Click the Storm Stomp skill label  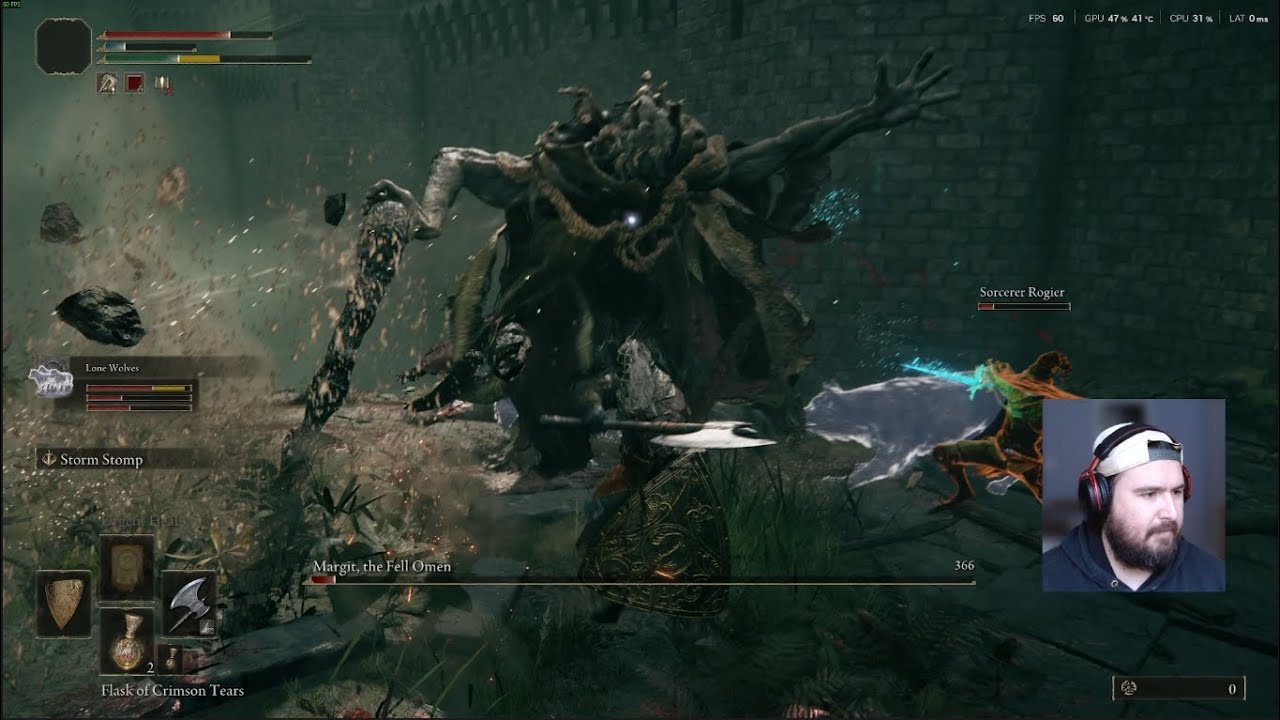(x=101, y=460)
